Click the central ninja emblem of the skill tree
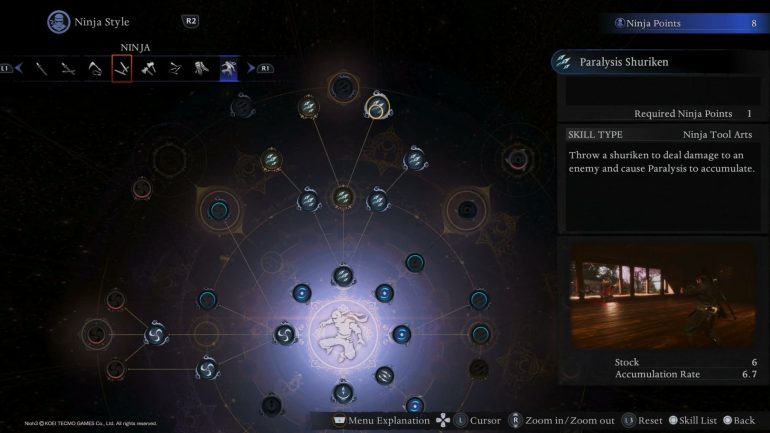This screenshot has height=433, width=770. click(x=342, y=332)
